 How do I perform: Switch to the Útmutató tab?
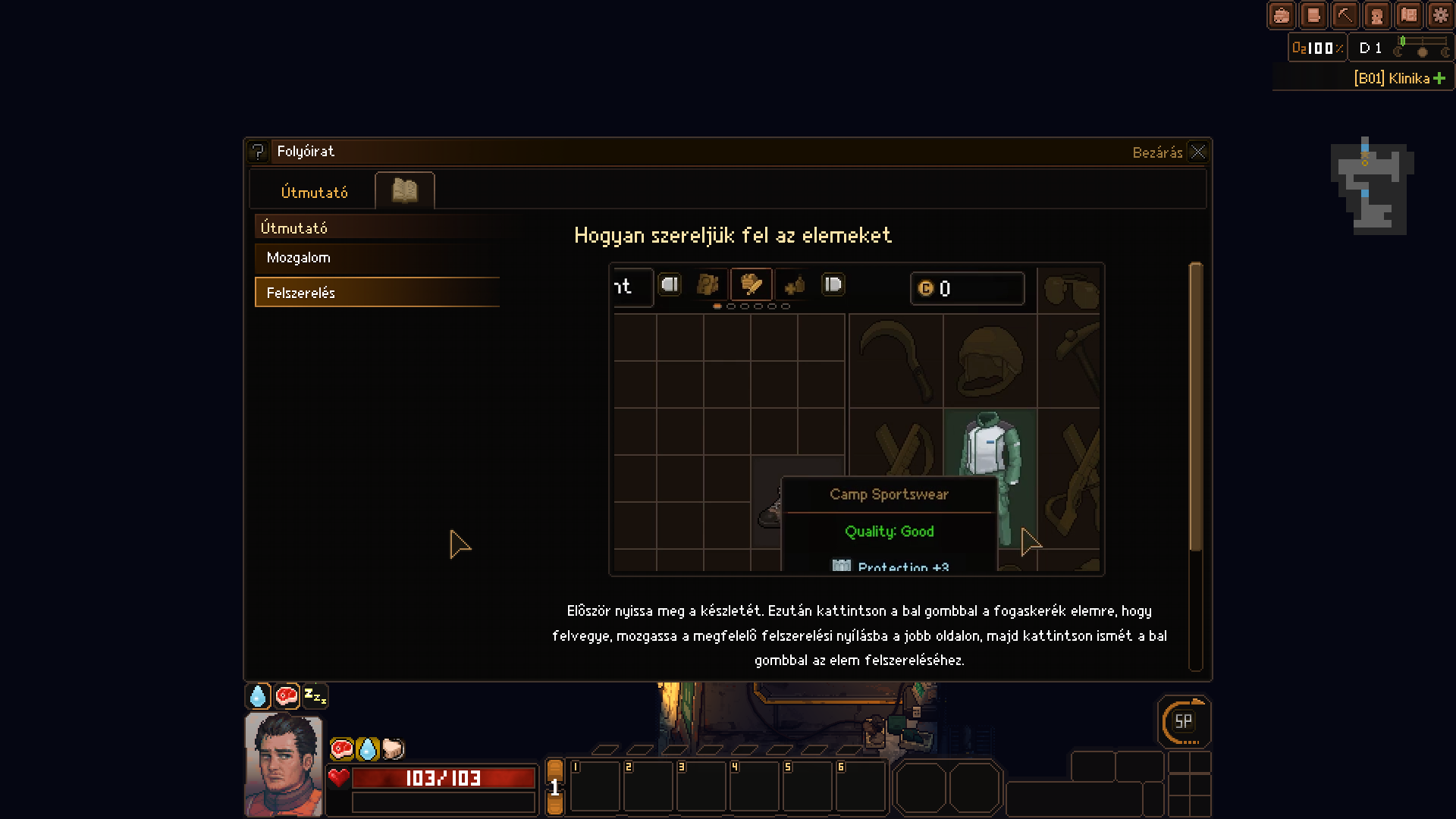(x=314, y=192)
